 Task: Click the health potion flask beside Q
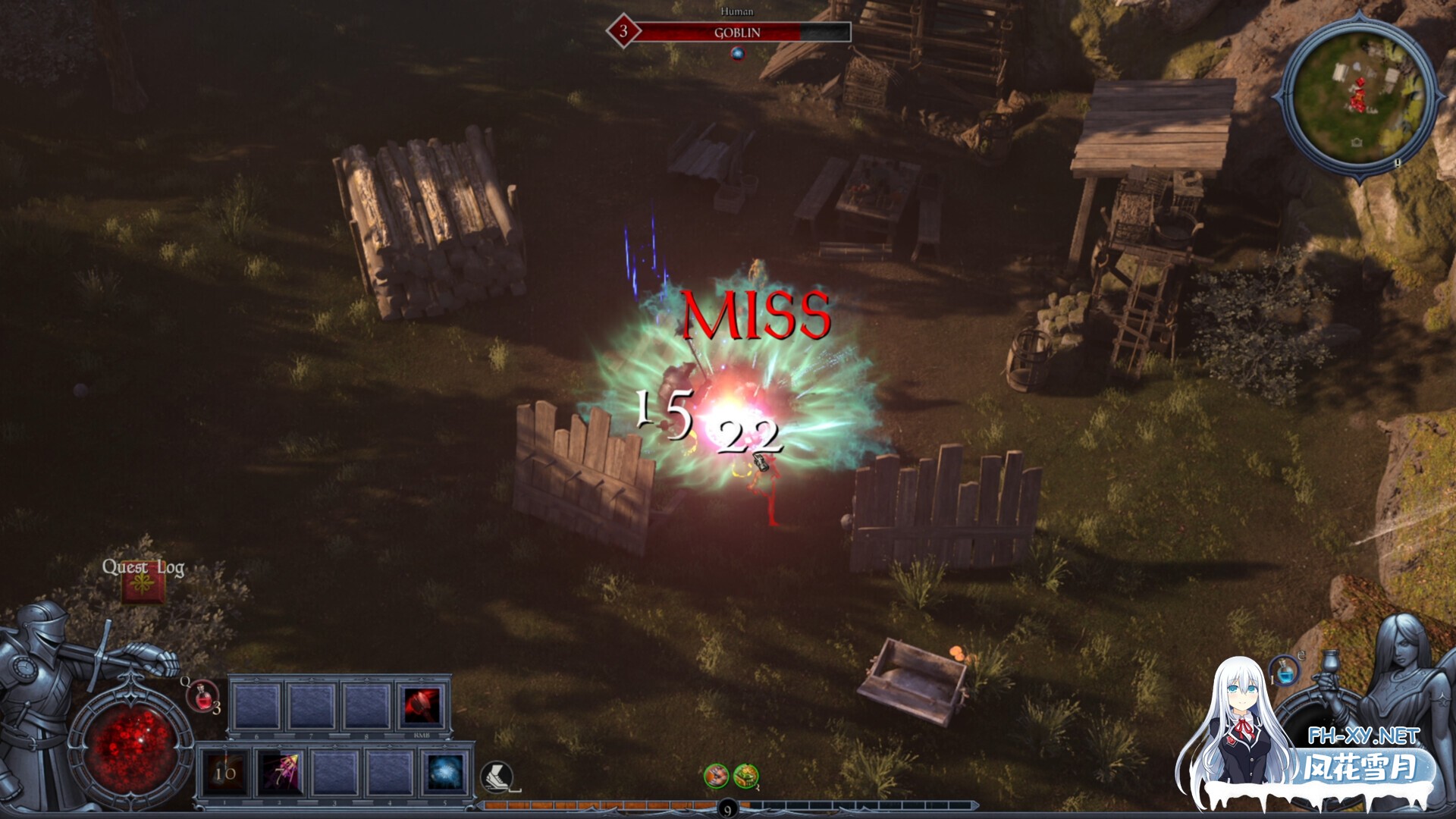(202, 698)
